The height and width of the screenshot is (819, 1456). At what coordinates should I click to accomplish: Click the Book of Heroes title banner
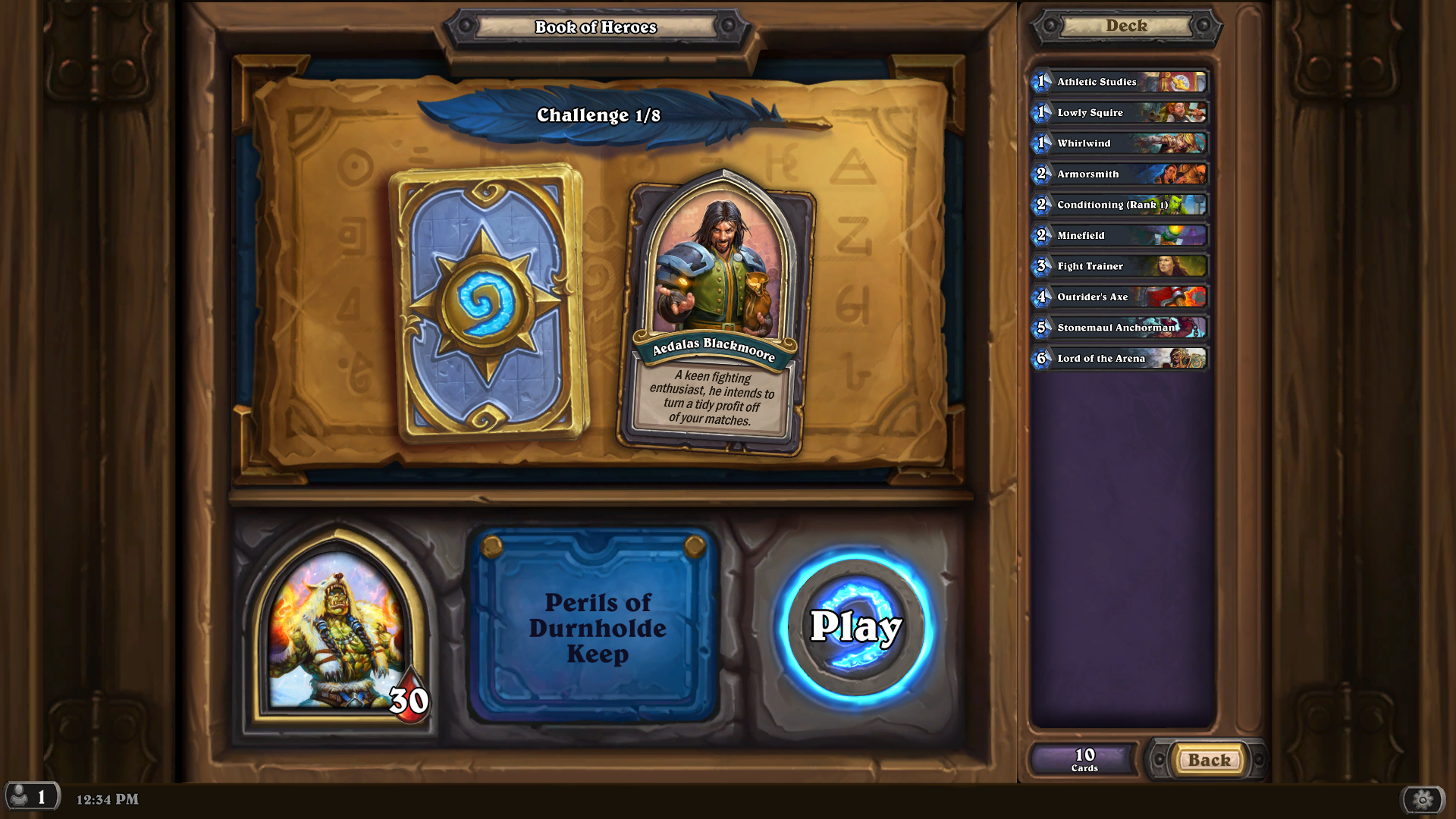(x=596, y=27)
